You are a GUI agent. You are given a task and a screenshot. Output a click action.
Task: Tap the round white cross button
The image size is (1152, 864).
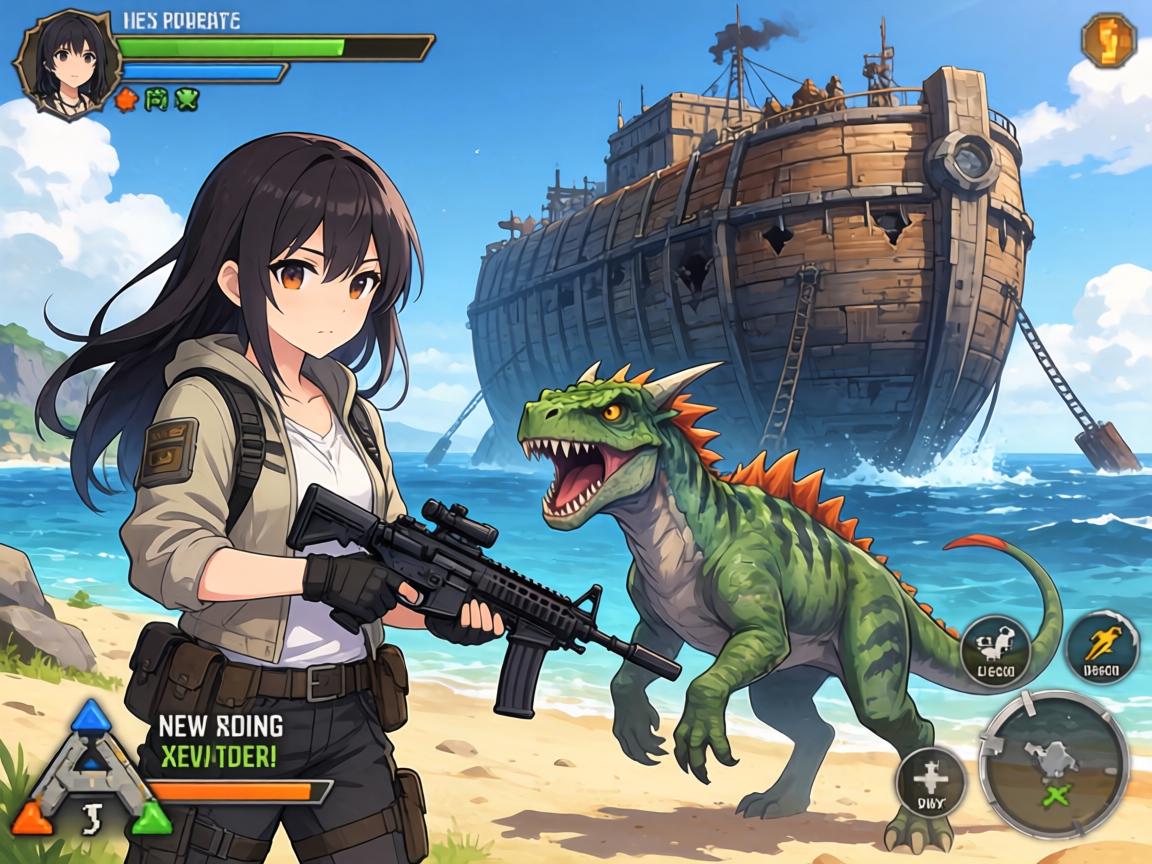(x=930, y=782)
